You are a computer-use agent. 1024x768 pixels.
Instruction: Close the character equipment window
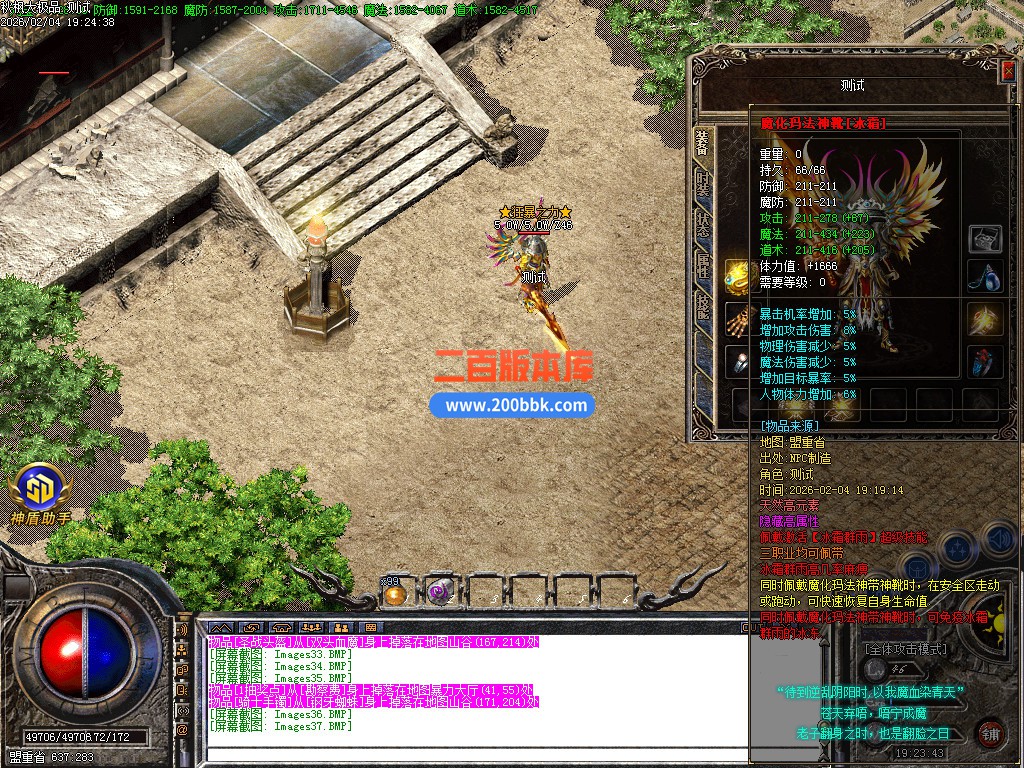coord(1007,70)
